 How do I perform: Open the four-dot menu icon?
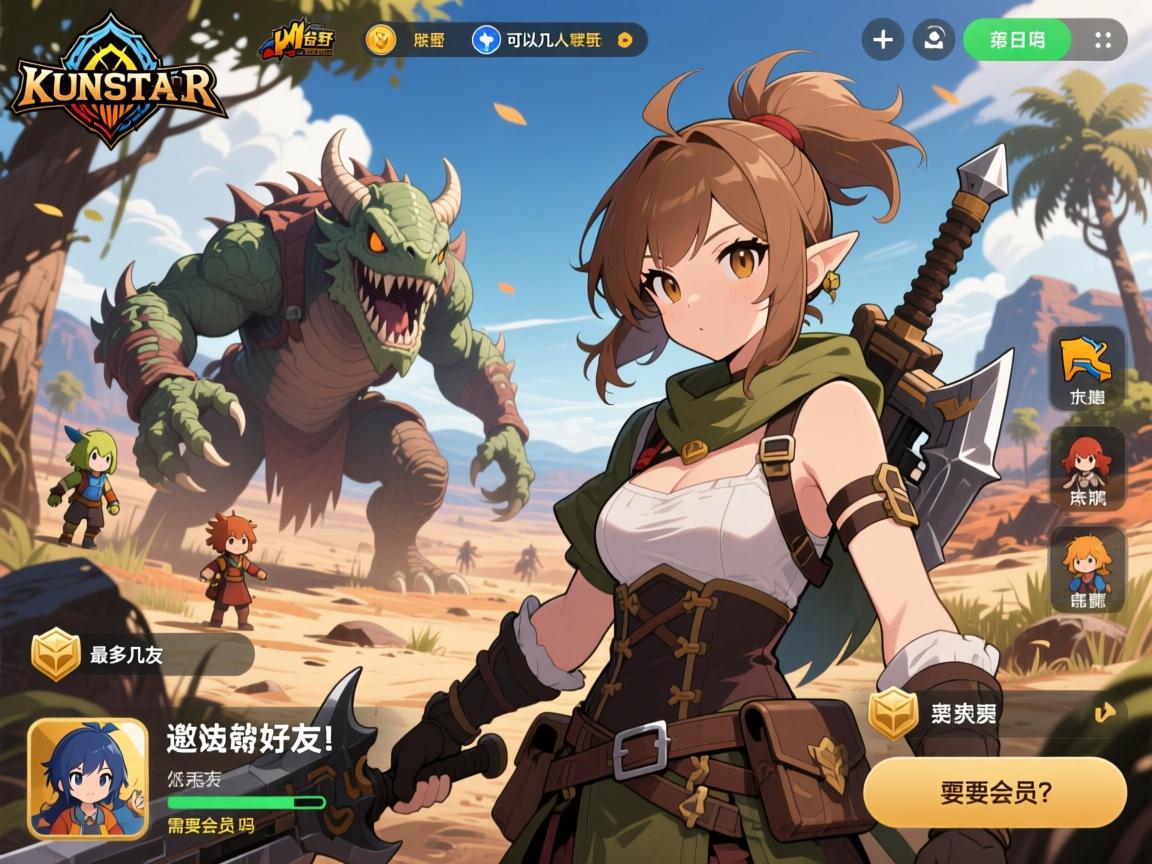(x=1103, y=40)
